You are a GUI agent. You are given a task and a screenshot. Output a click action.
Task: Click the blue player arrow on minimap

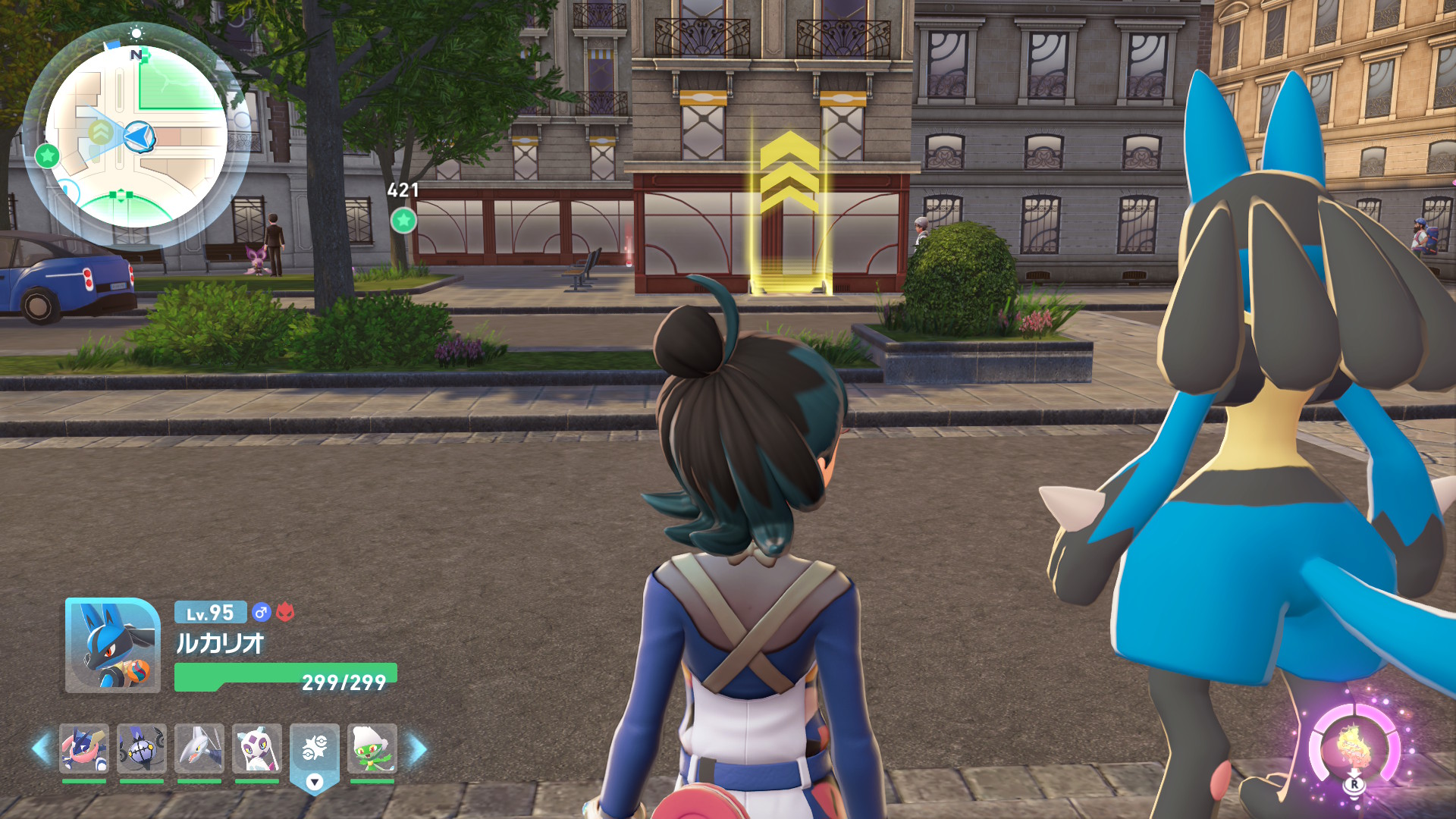(x=140, y=136)
